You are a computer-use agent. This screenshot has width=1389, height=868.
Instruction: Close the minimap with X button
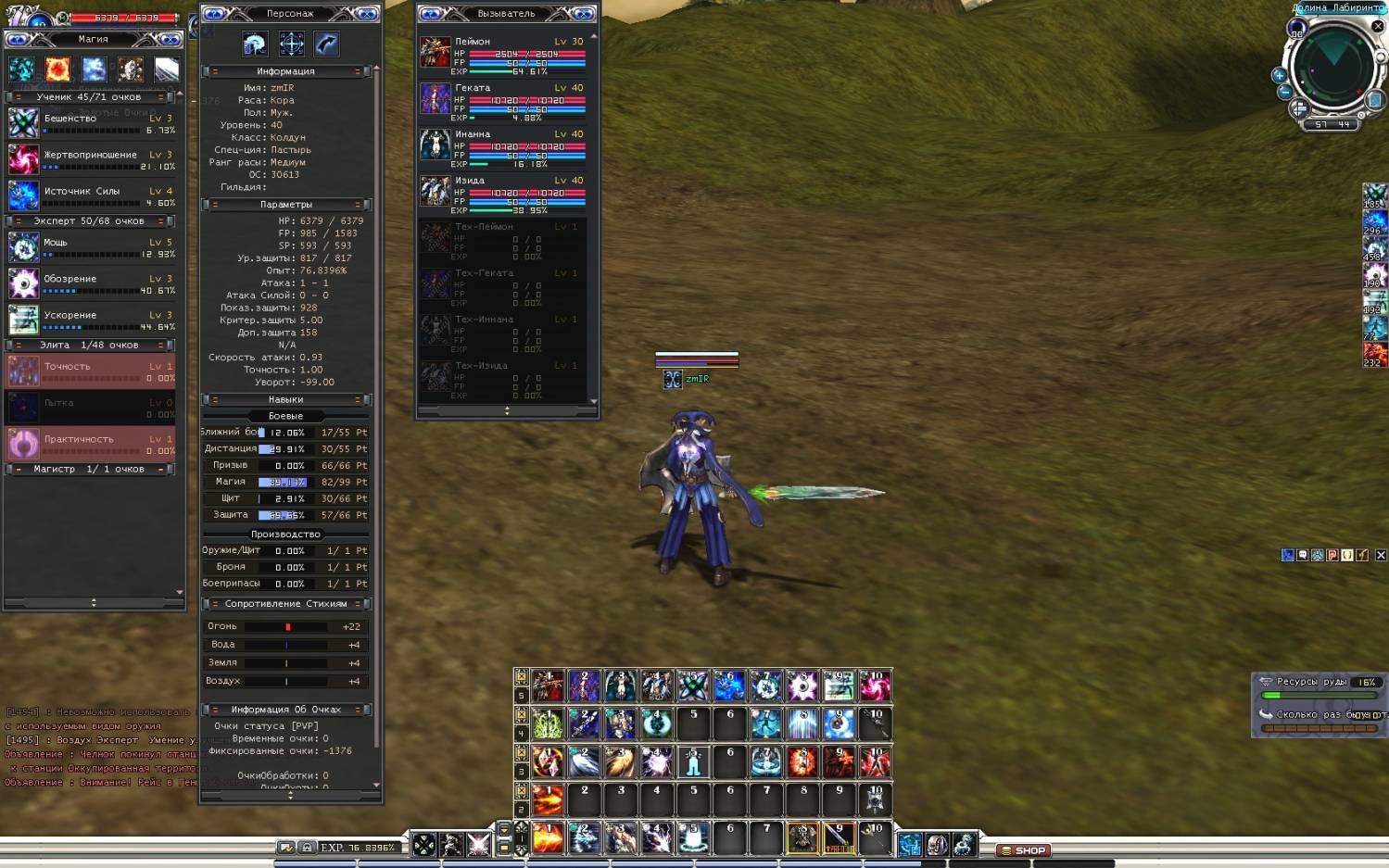(1378, 27)
